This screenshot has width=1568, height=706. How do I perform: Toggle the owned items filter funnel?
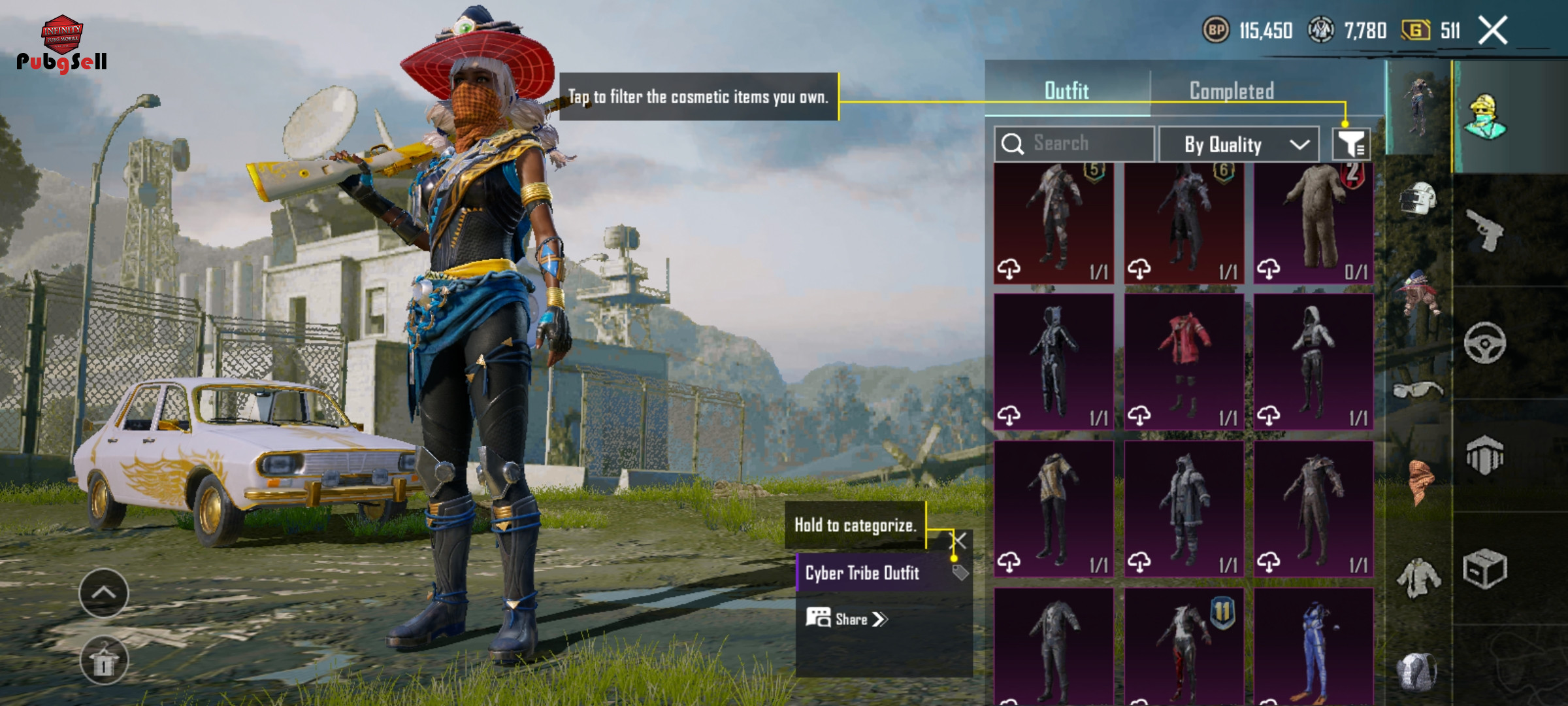pos(1350,144)
